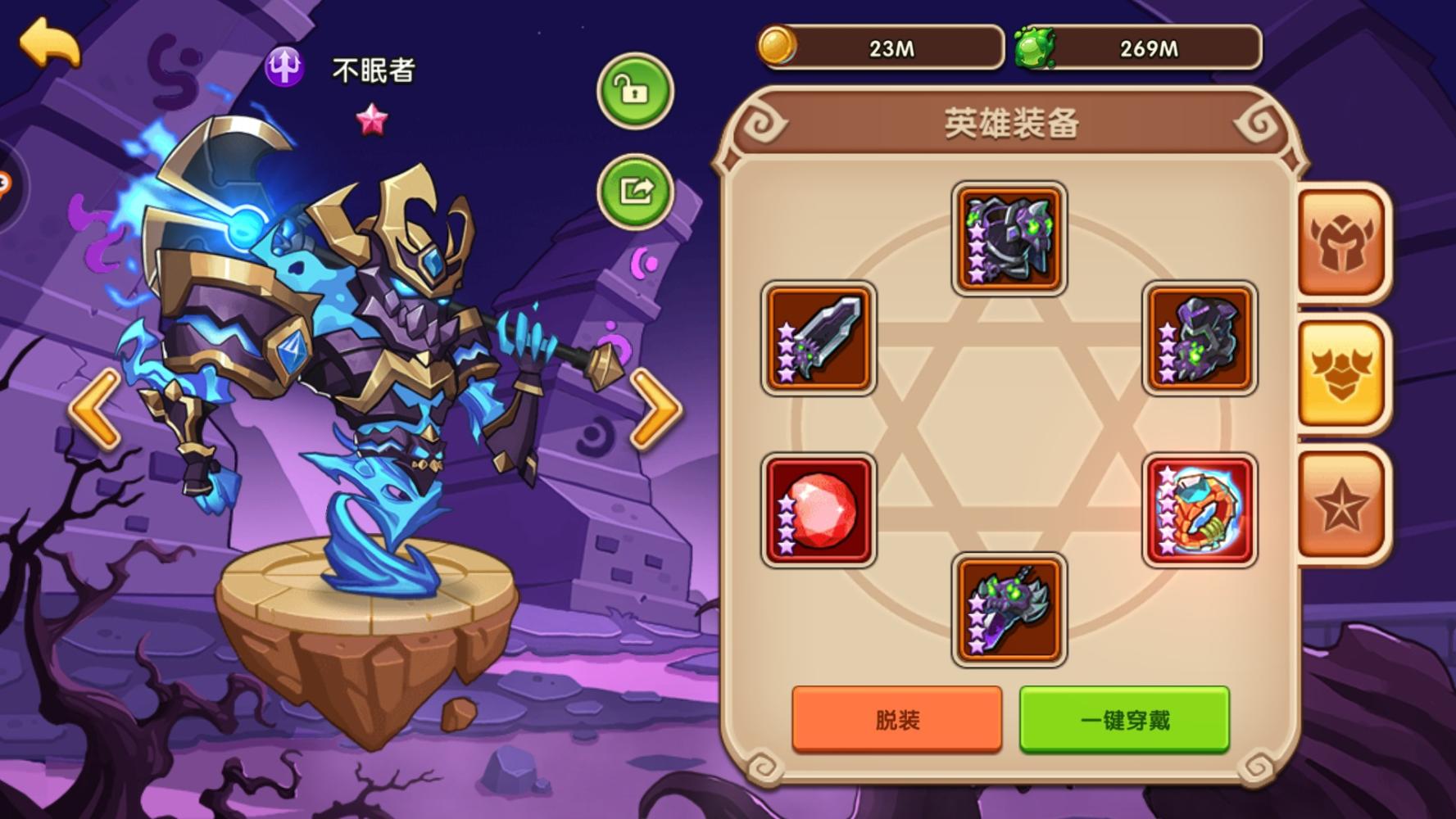Tap the purple trident faction icon

(284, 66)
